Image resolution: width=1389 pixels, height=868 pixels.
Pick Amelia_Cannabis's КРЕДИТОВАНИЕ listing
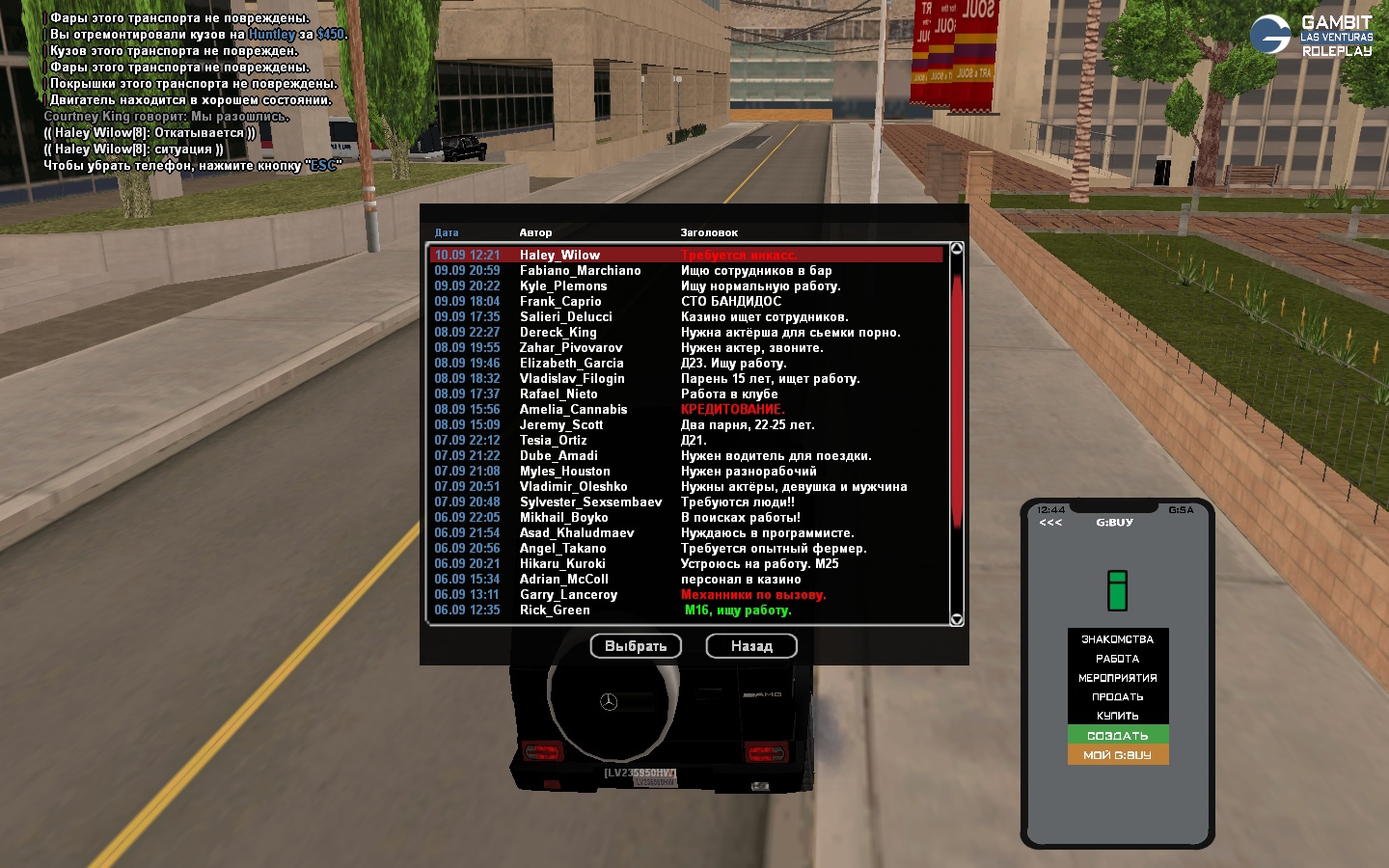(x=685, y=409)
